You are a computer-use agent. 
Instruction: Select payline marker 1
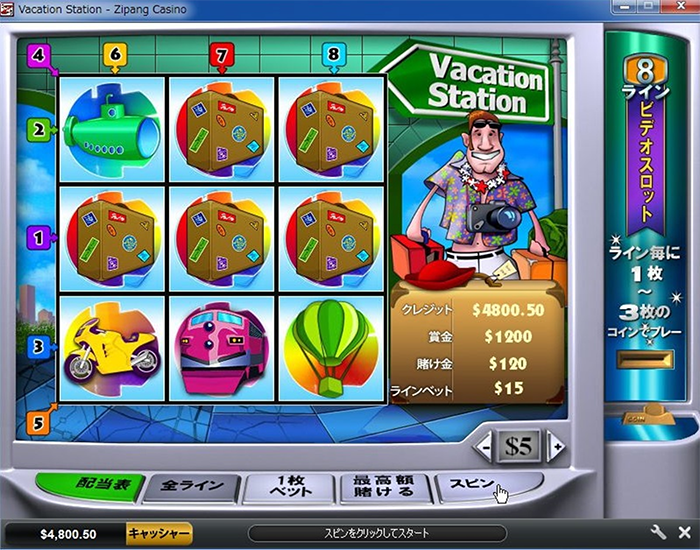coord(40,239)
